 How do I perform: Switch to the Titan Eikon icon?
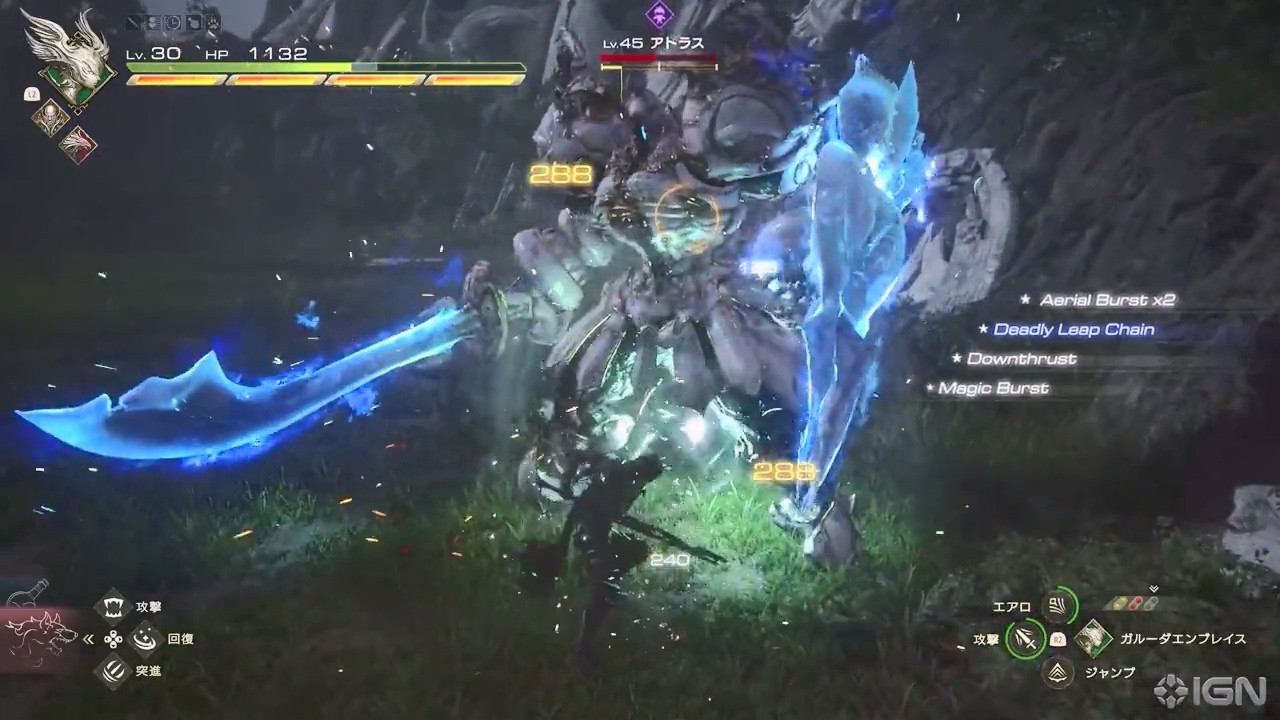coord(49,117)
